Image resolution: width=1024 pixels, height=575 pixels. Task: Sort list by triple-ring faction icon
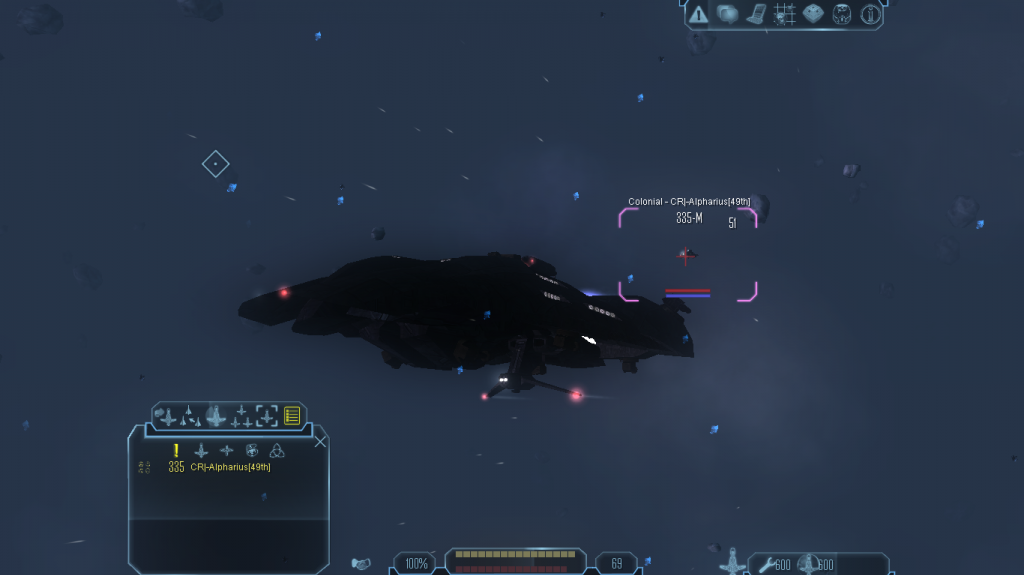pyautogui.click(x=277, y=450)
